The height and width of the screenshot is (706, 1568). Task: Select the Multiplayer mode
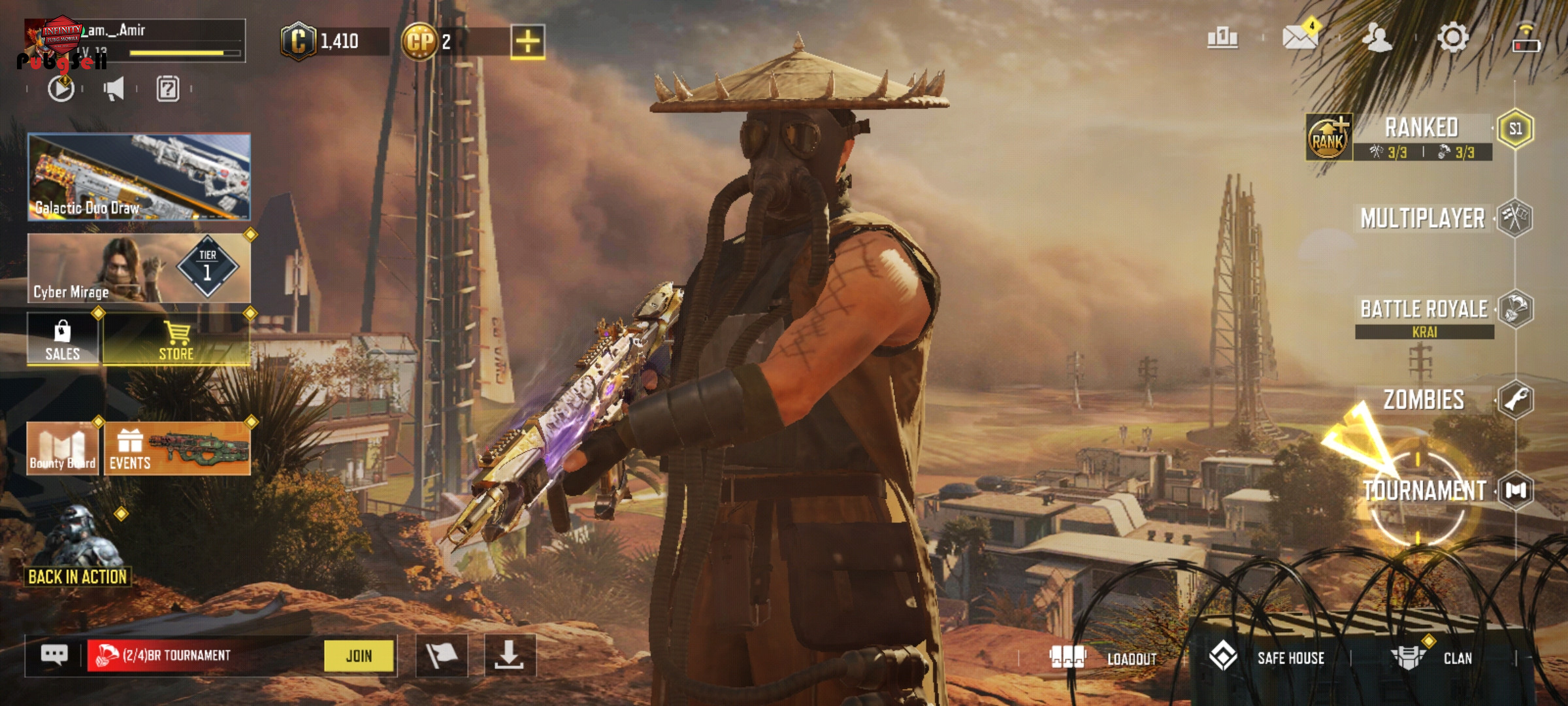click(x=1422, y=218)
